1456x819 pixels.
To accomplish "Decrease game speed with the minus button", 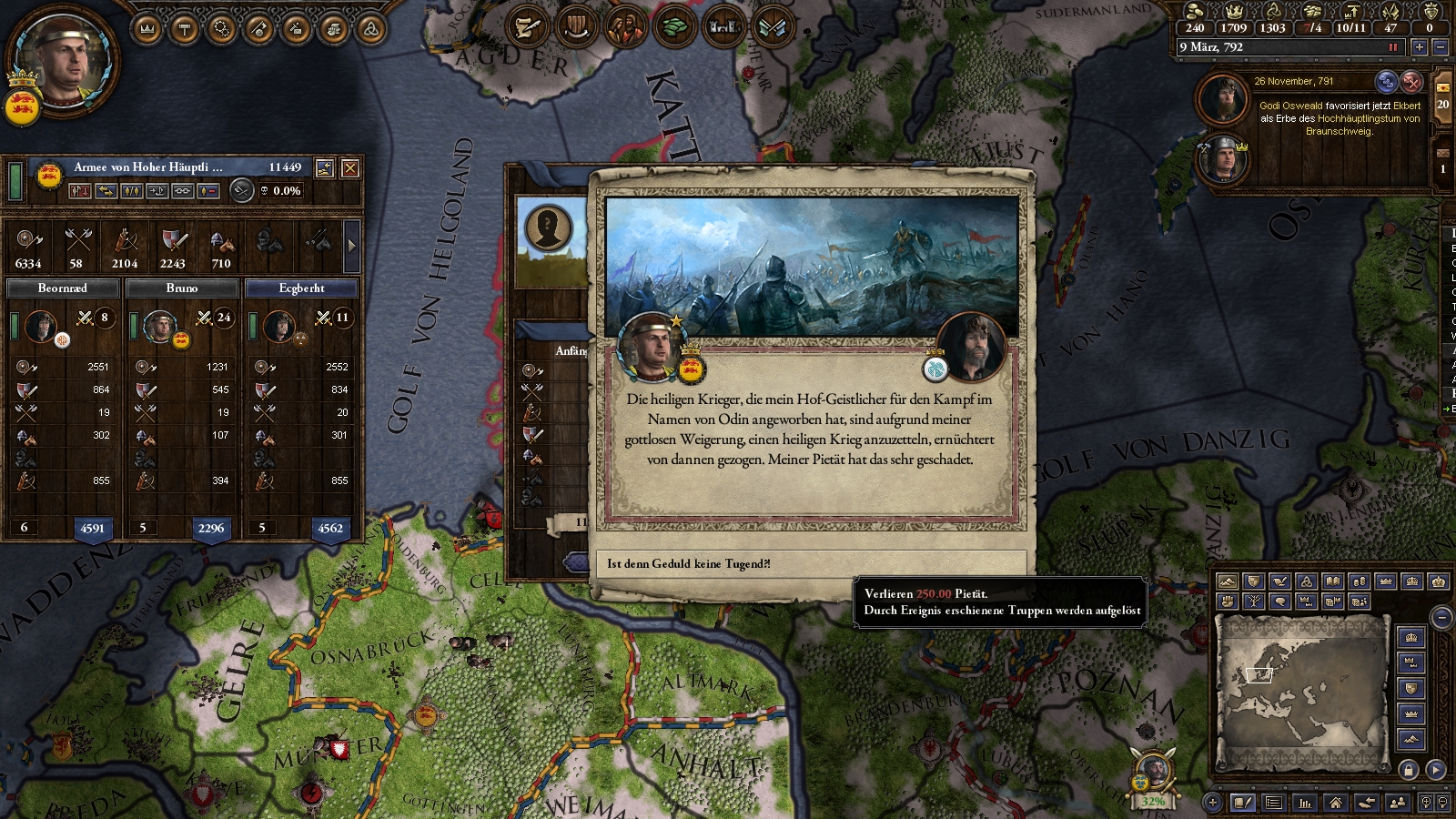I will pos(1440,47).
